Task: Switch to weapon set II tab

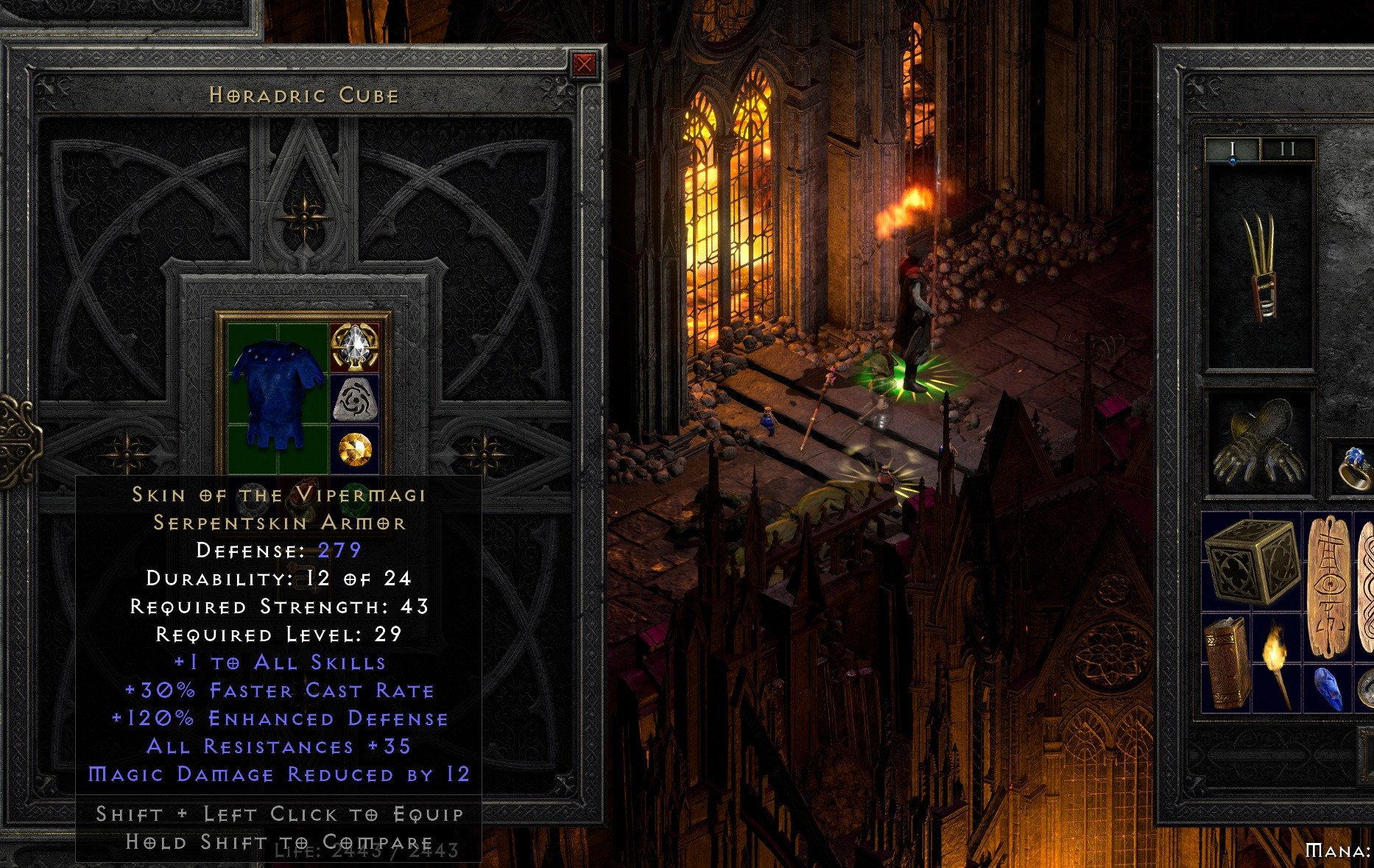Action: pyautogui.click(x=1287, y=149)
